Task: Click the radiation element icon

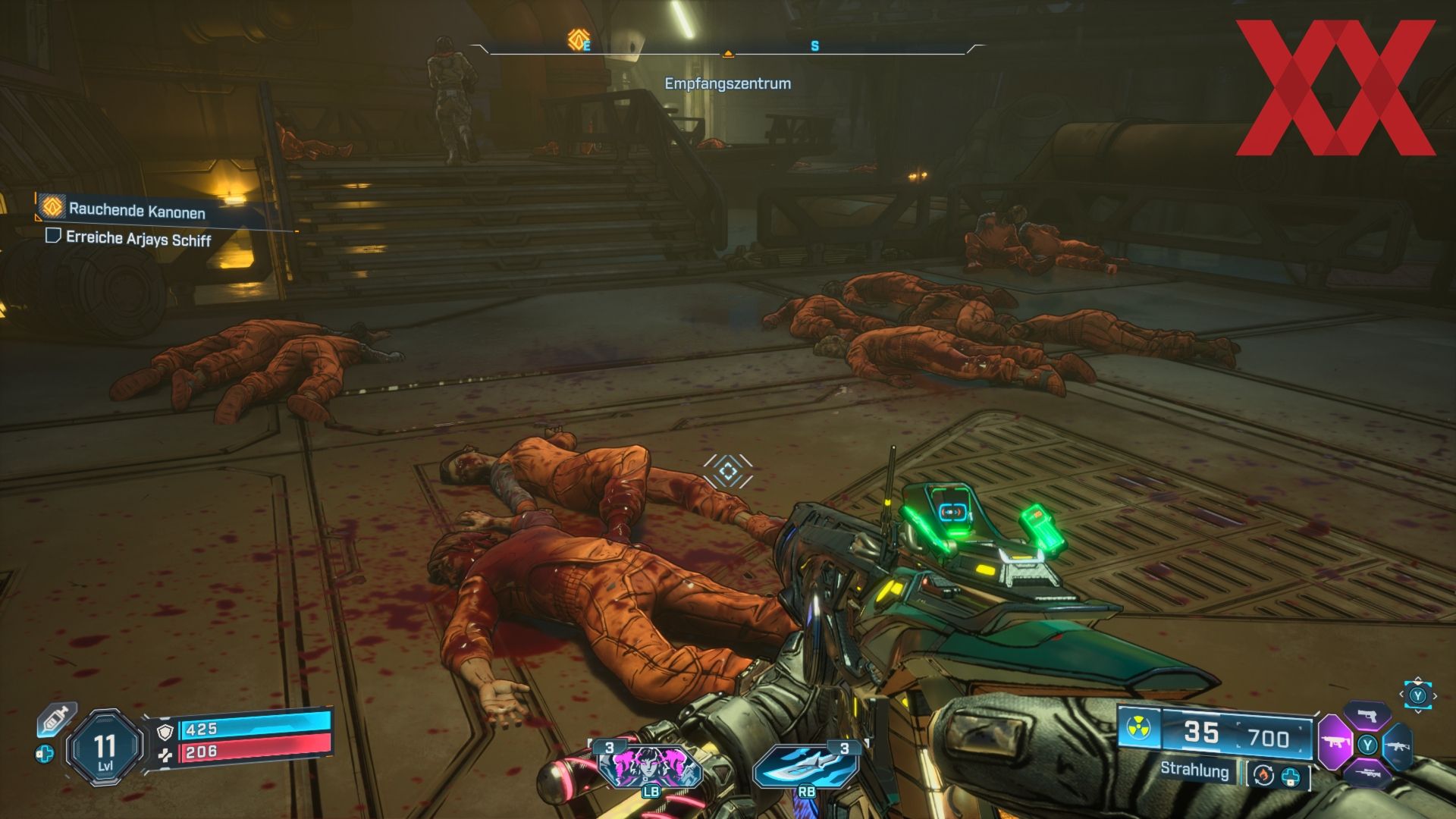Action: pyautogui.click(x=1140, y=727)
